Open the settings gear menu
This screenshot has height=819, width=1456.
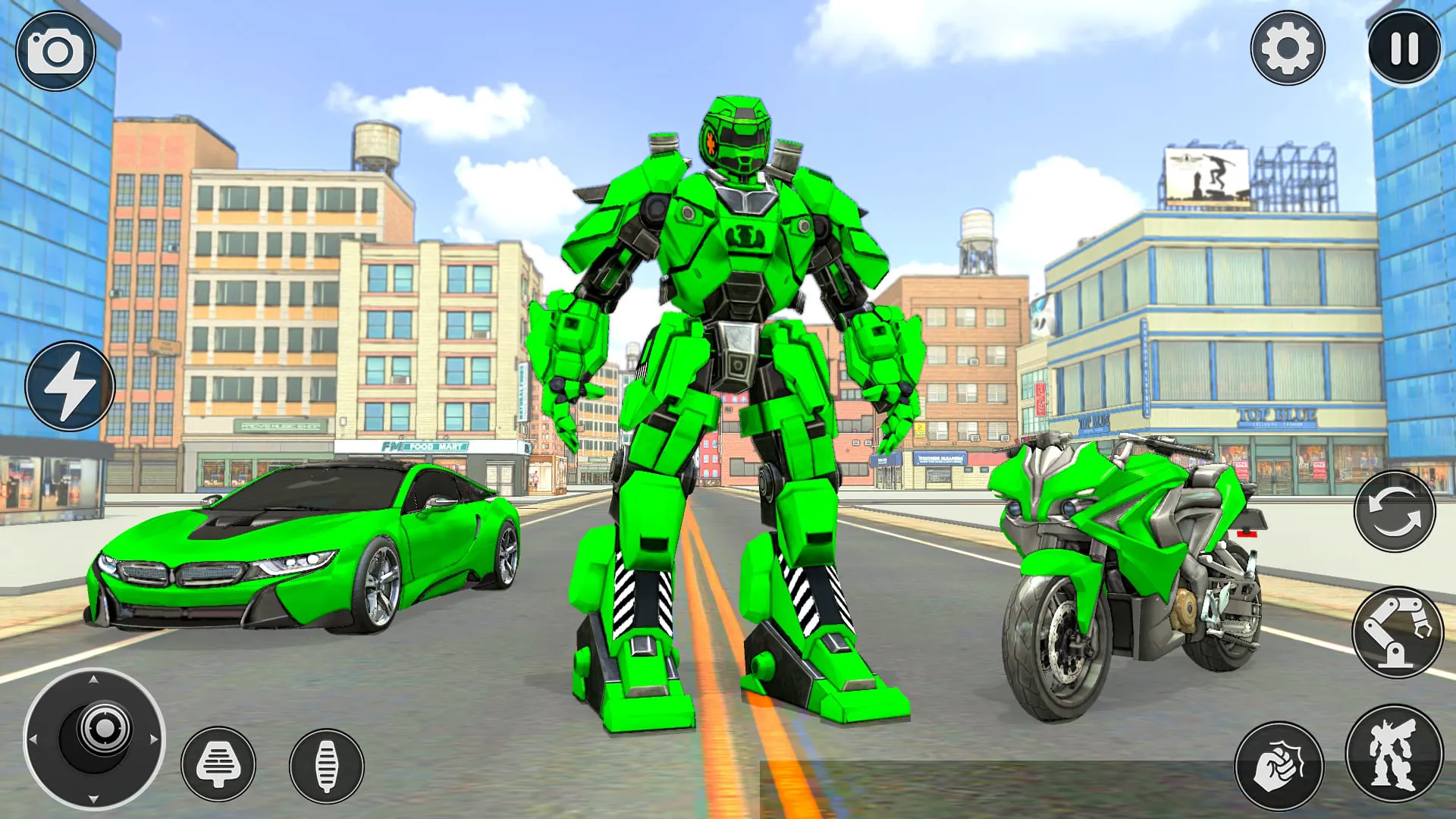[1289, 49]
